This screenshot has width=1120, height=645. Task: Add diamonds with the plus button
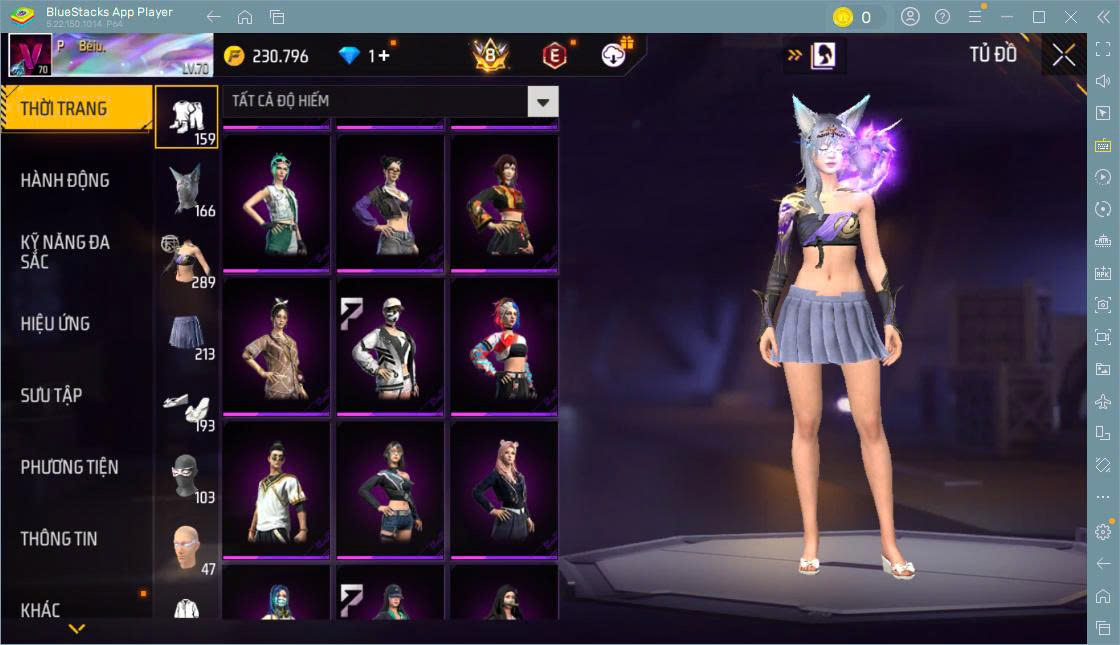click(x=385, y=56)
